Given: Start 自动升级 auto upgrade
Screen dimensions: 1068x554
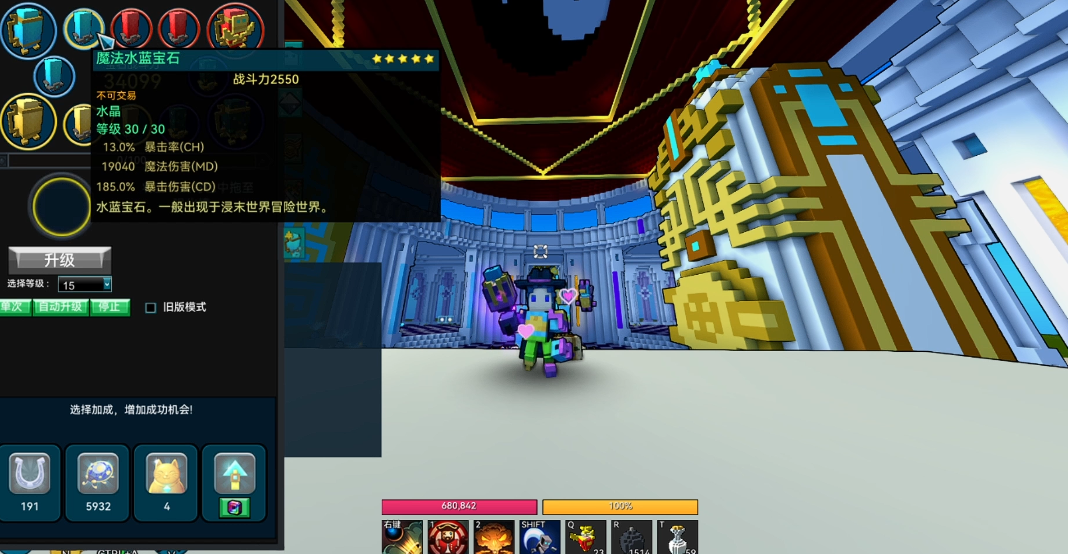Looking at the screenshot, I should coord(62,307).
